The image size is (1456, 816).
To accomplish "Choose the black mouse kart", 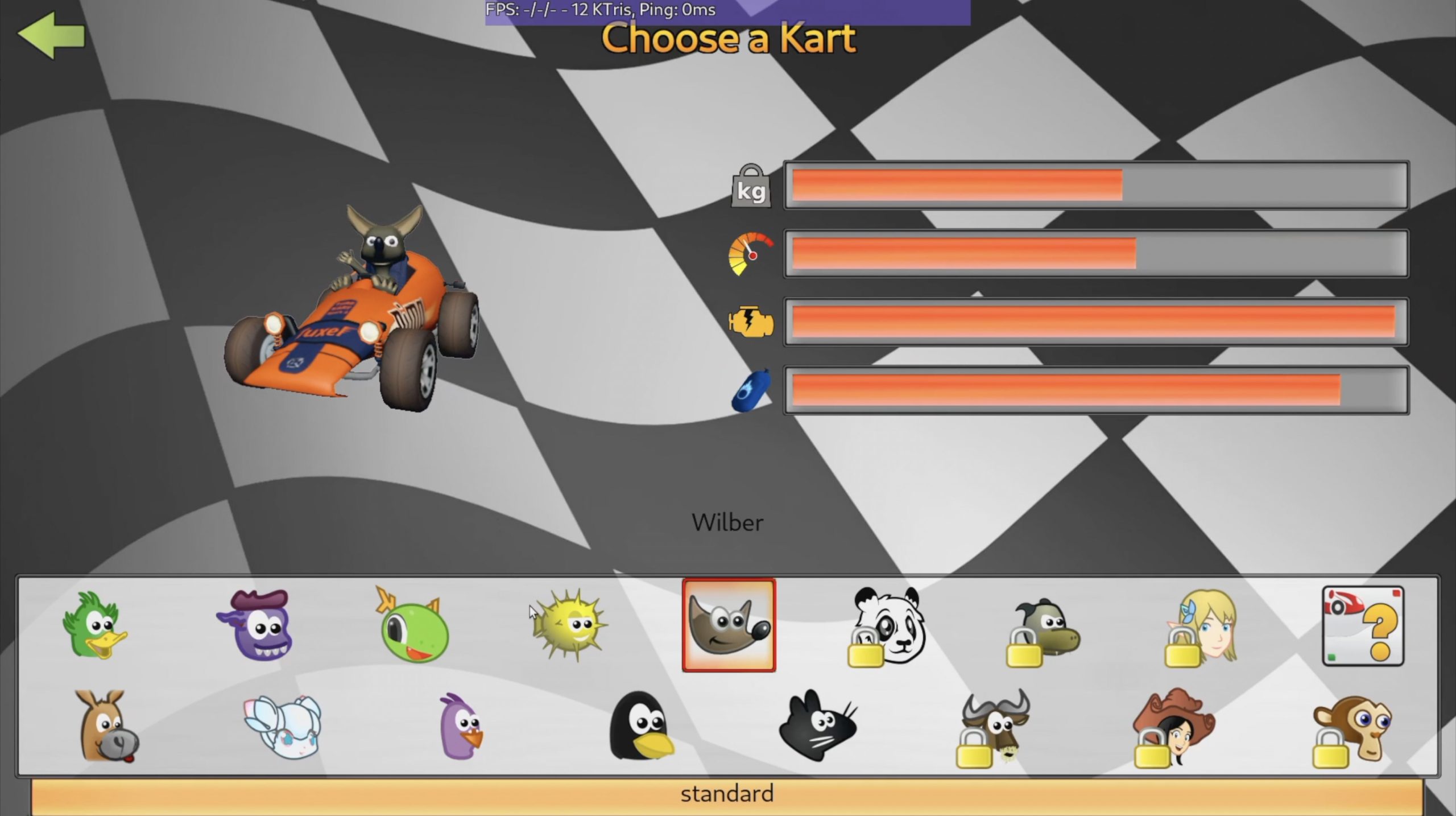I will click(x=817, y=727).
